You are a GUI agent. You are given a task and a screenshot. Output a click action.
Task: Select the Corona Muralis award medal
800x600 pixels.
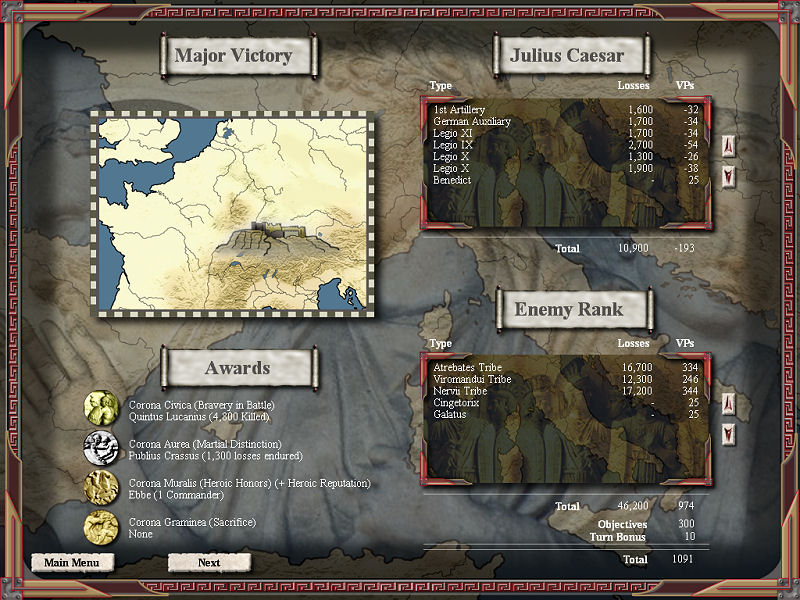100,486
